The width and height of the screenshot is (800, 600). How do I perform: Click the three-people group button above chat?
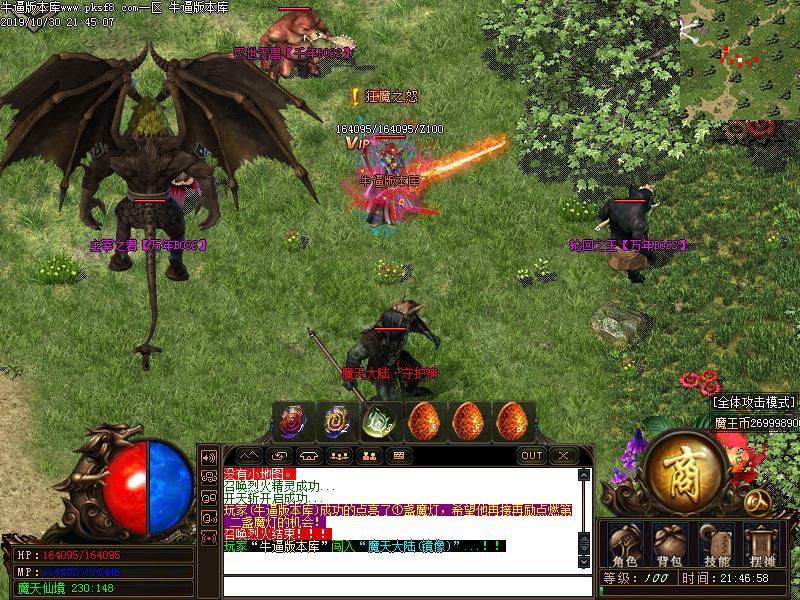tap(339, 456)
